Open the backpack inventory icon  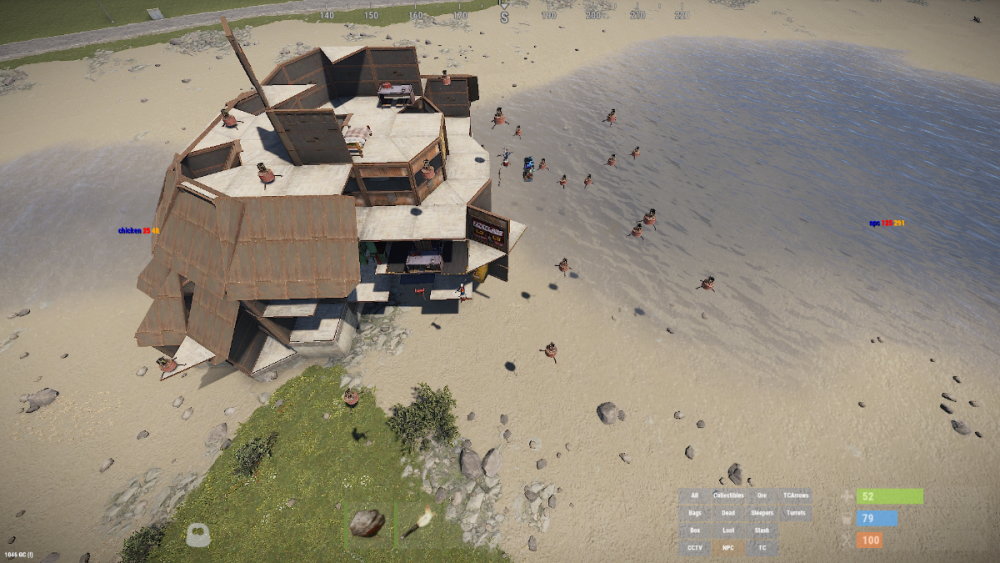tap(198, 535)
